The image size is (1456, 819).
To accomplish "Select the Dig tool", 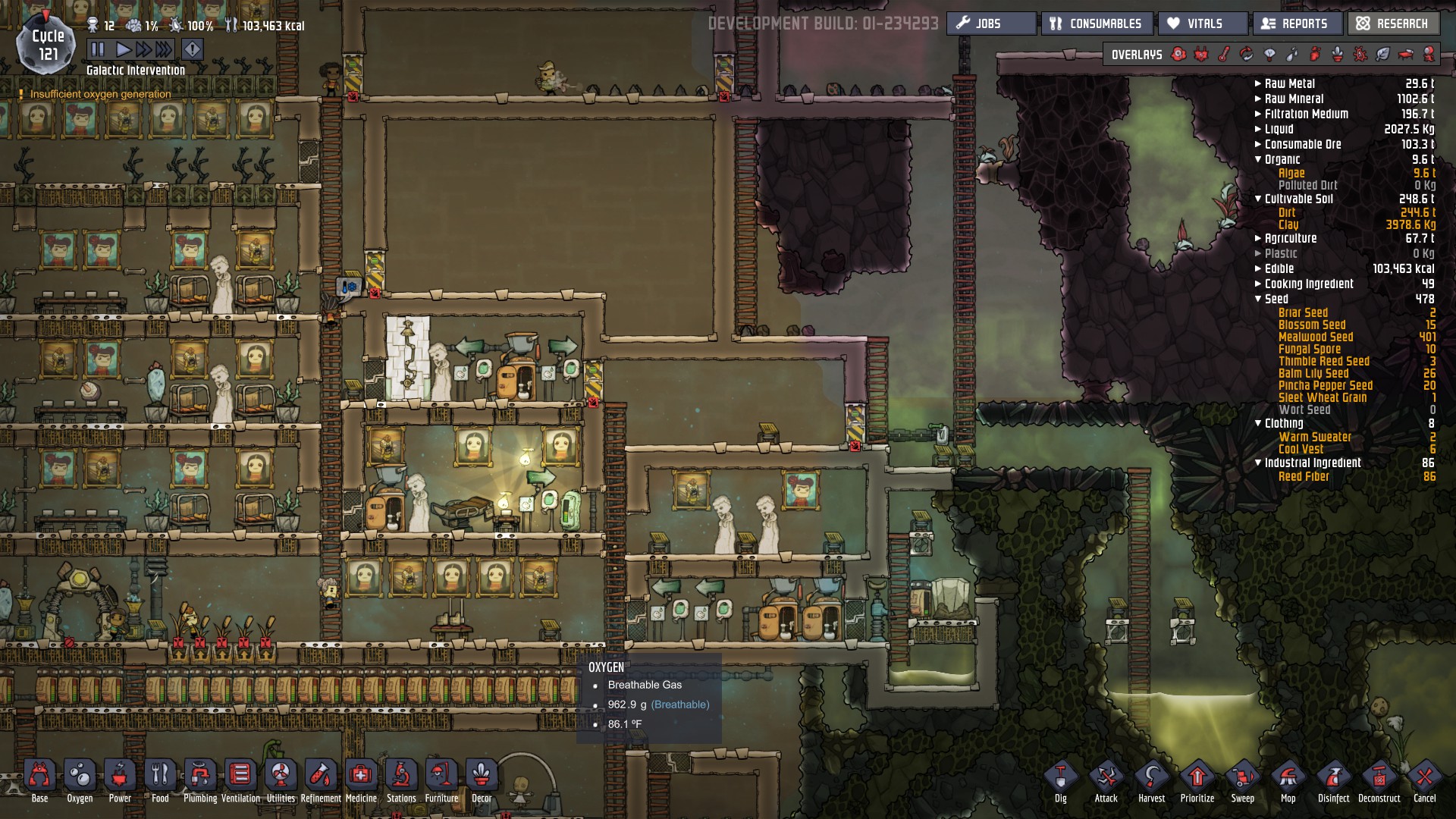I will [1060, 777].
